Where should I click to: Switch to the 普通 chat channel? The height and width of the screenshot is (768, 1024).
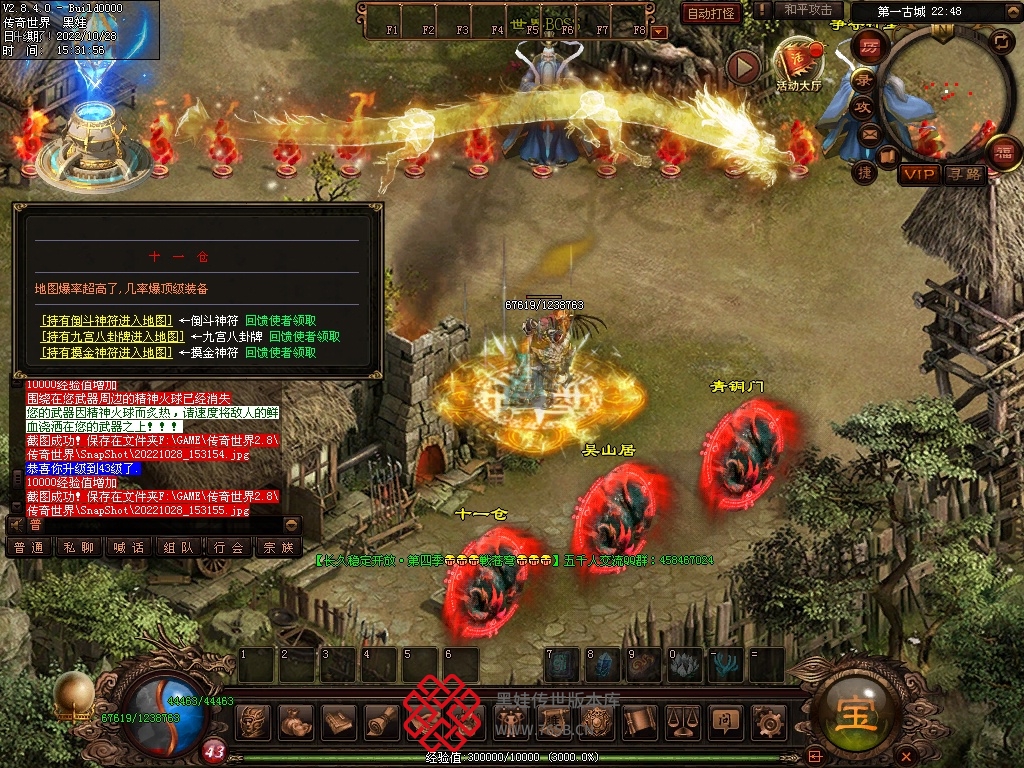tap(29, 548)
